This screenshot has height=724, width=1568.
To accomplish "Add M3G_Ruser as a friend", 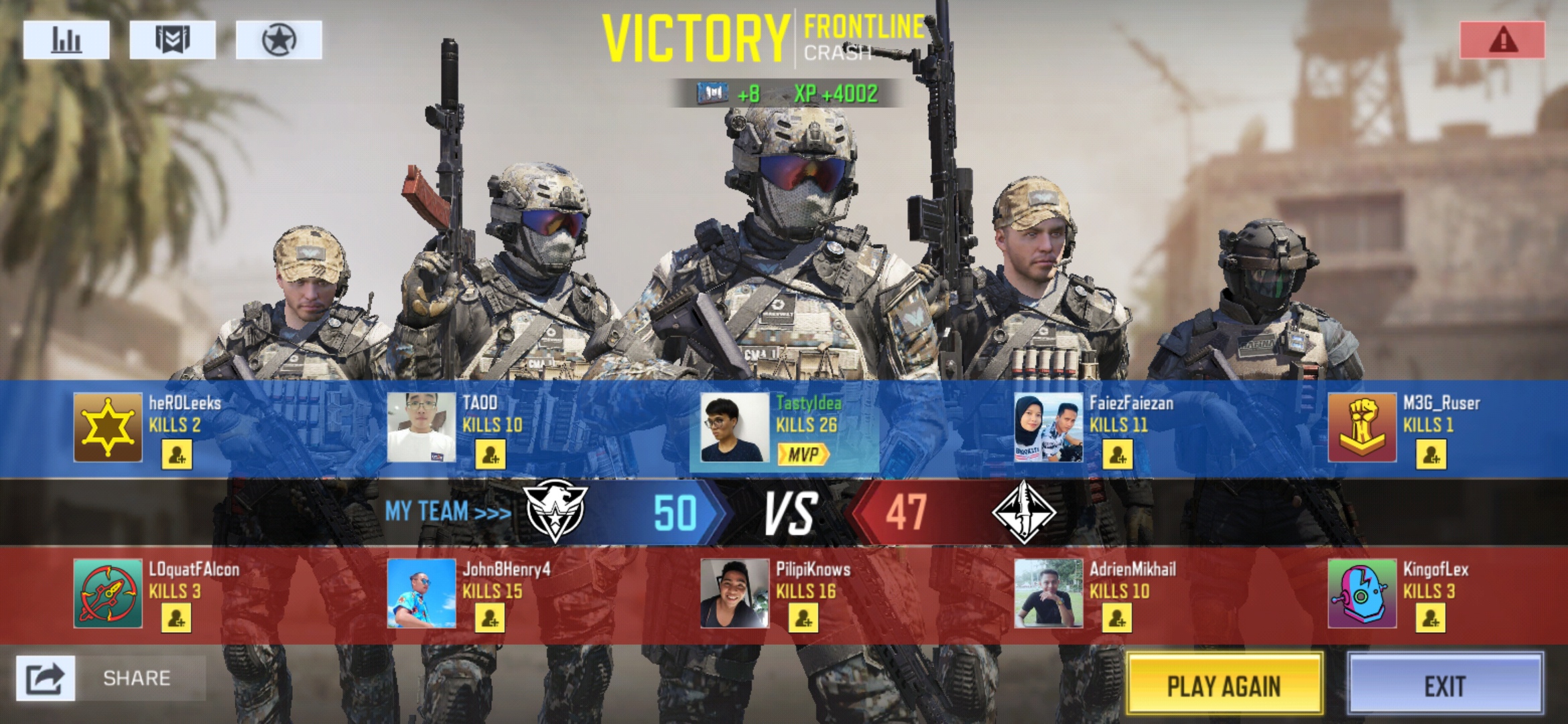I will [x=1431, y=455].
